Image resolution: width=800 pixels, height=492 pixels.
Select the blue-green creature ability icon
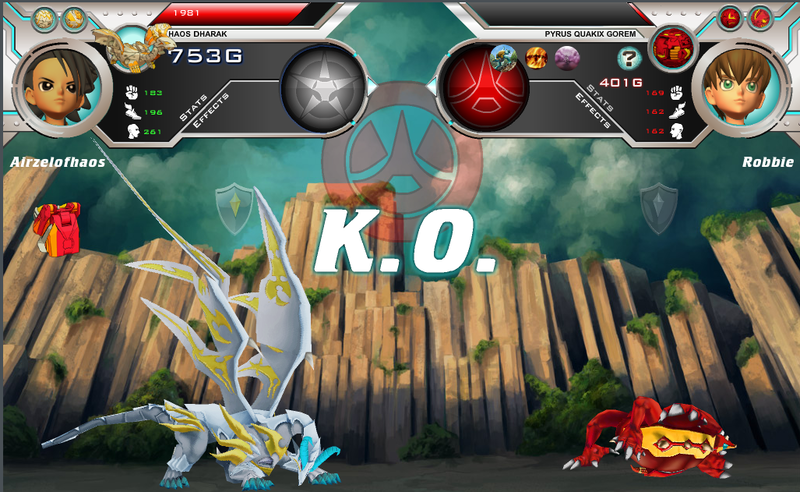click(x=504, y=57)
